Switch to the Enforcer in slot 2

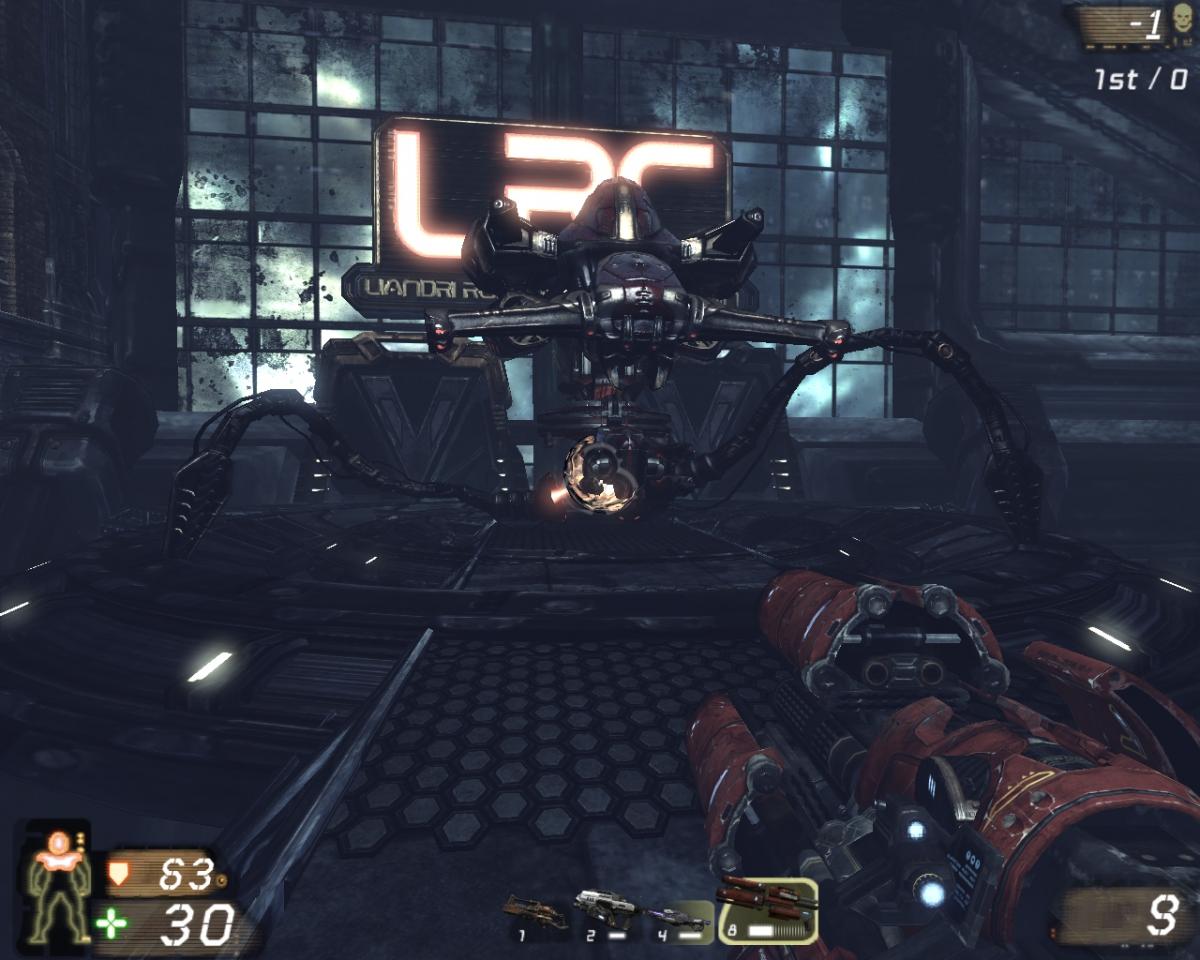(x=604, y=914)
